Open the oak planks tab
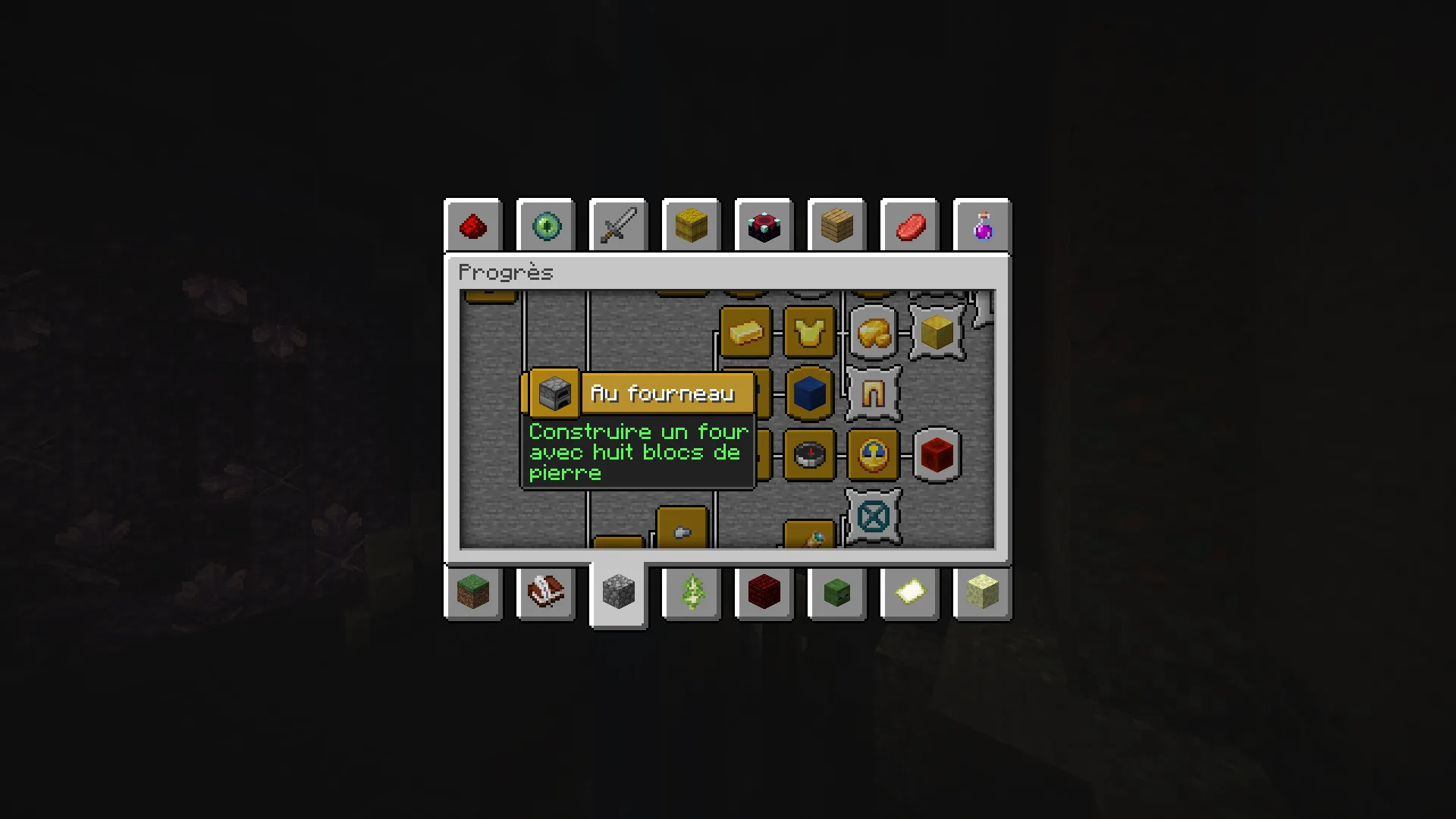This screenshot has width=1456, height=819. [836, 226]
